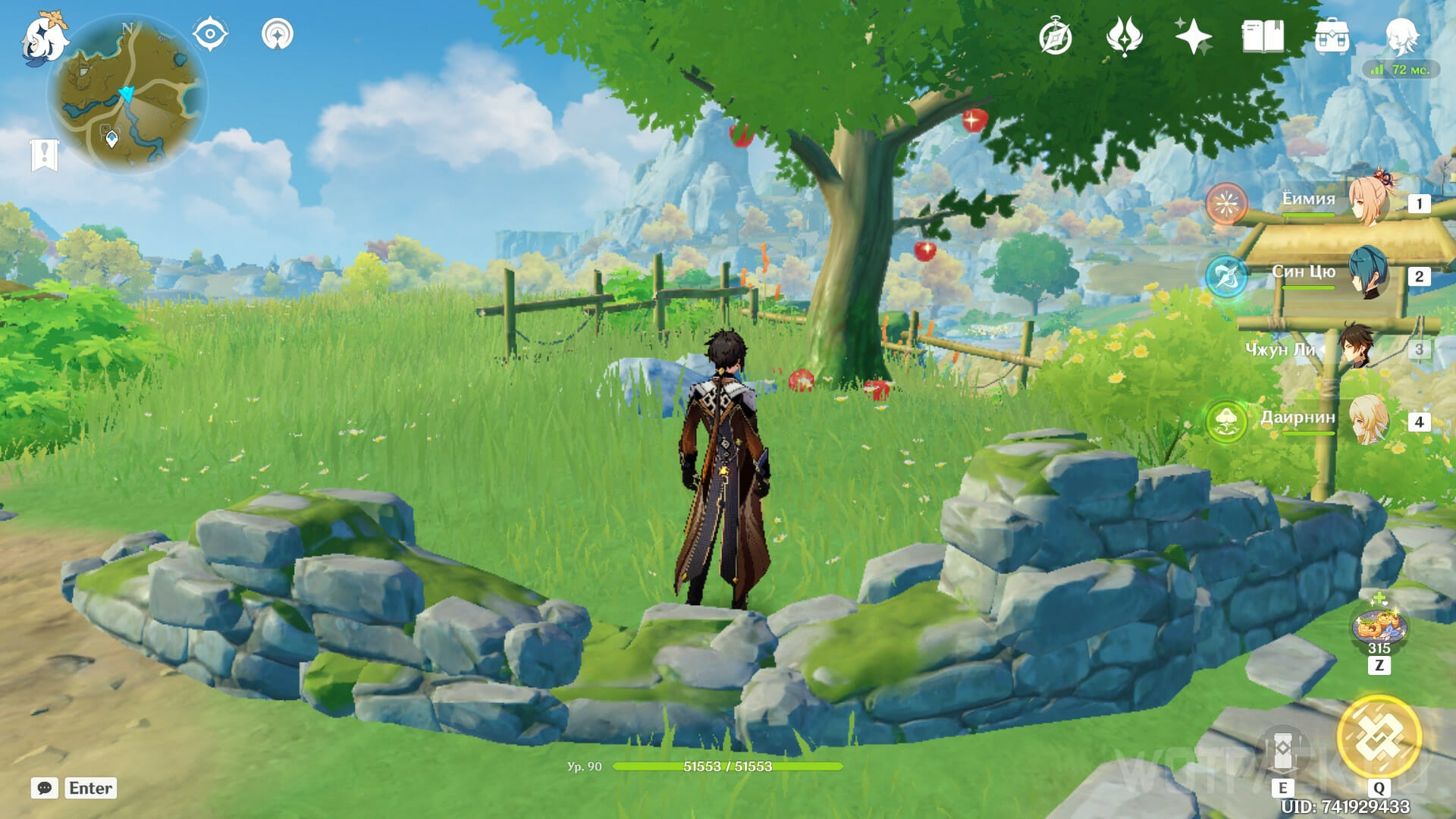
Task: Open the battle pass winged icon
Action: [1124, 36]
